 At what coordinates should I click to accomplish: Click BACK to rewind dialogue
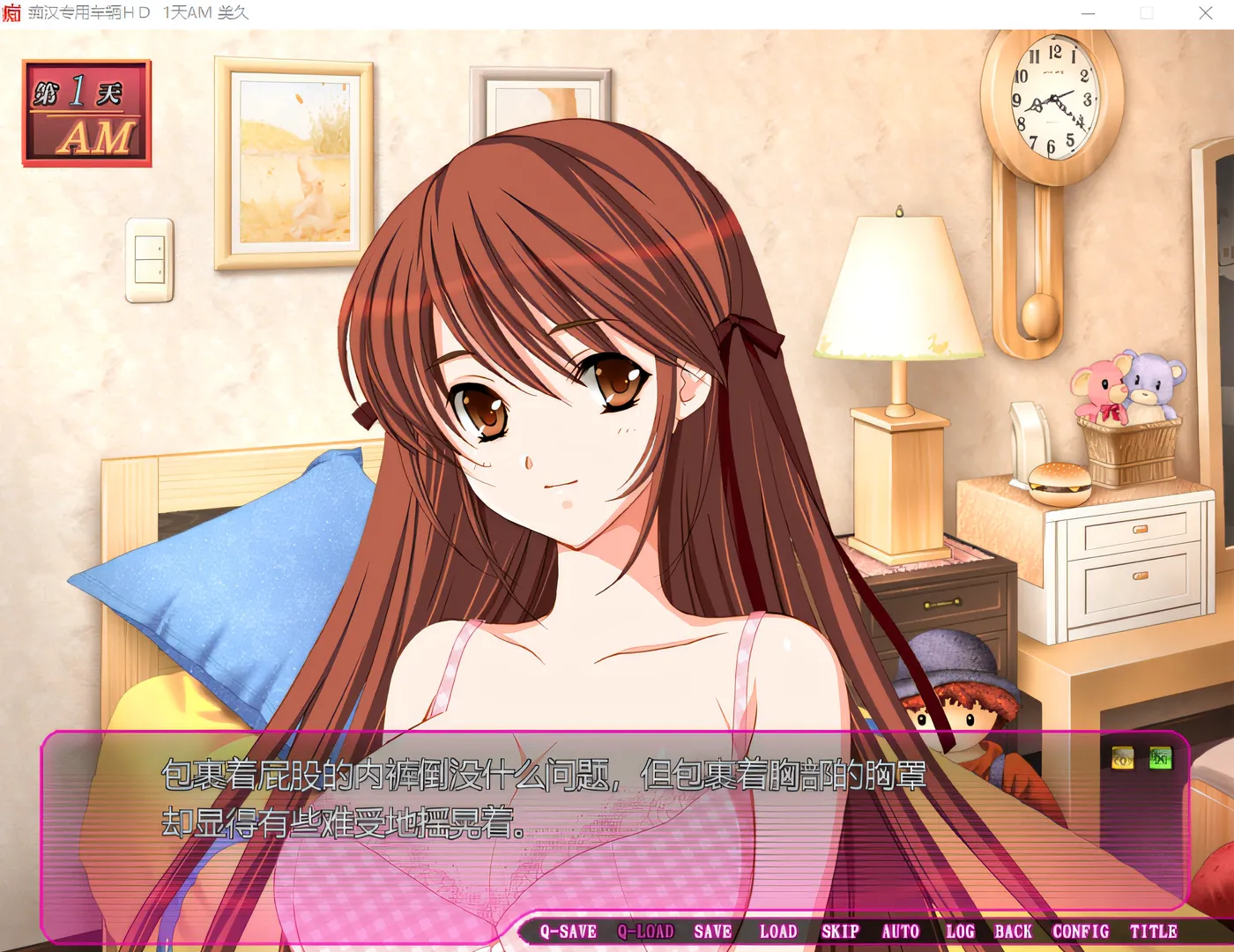point(1014,931)
